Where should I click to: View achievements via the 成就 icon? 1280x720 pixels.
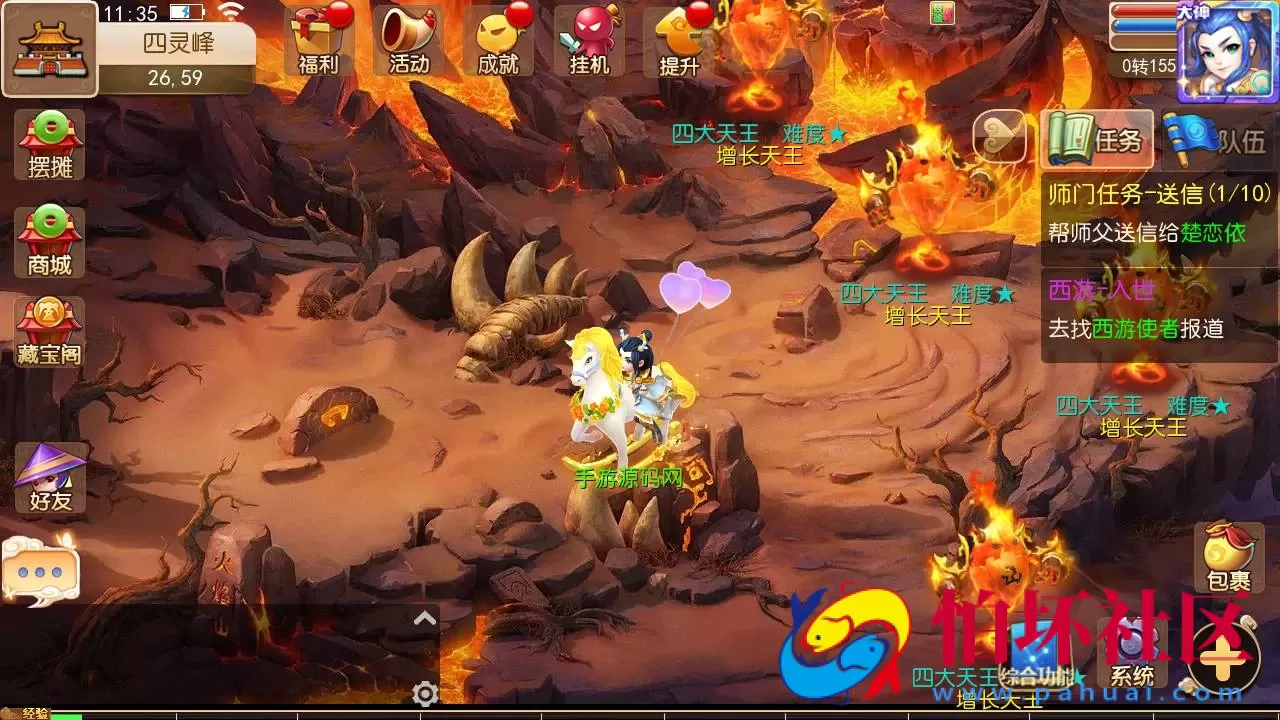(497, 38)
